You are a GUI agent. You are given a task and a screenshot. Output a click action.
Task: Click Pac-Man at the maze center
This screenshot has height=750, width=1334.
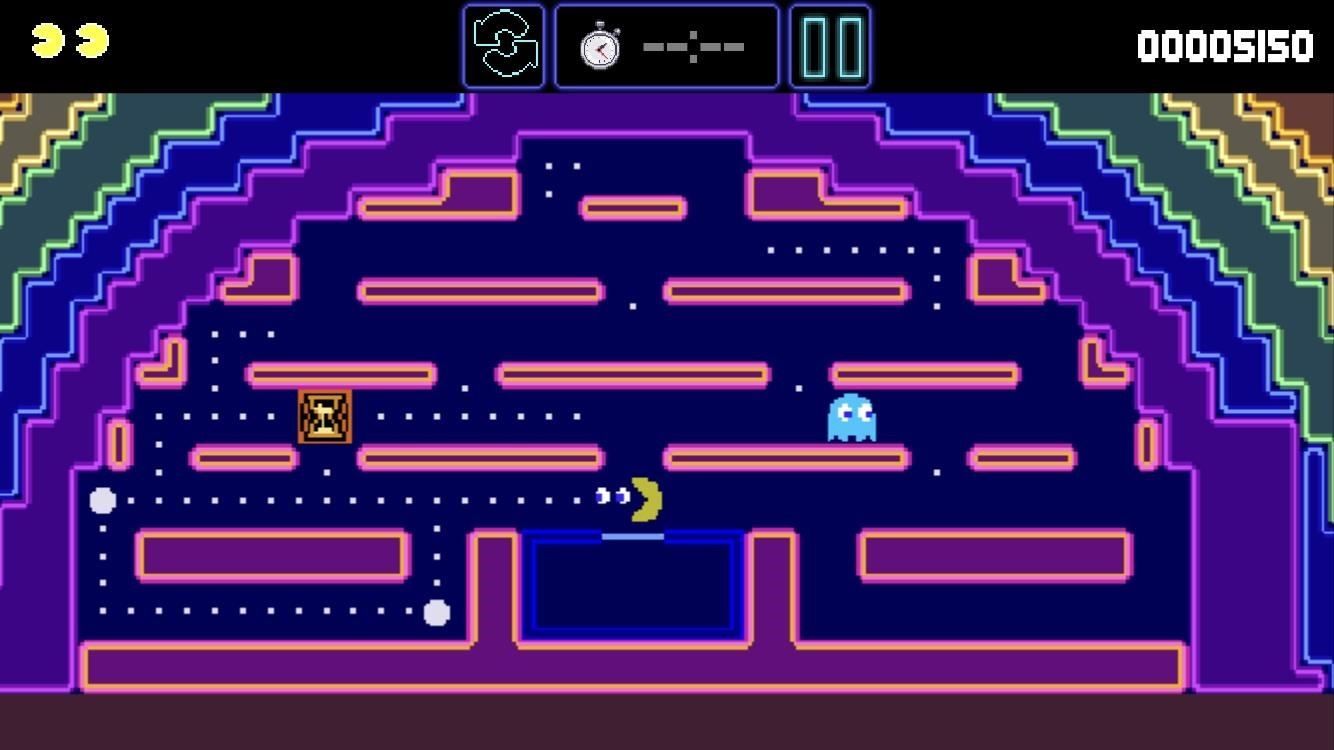tap(644, 498)
